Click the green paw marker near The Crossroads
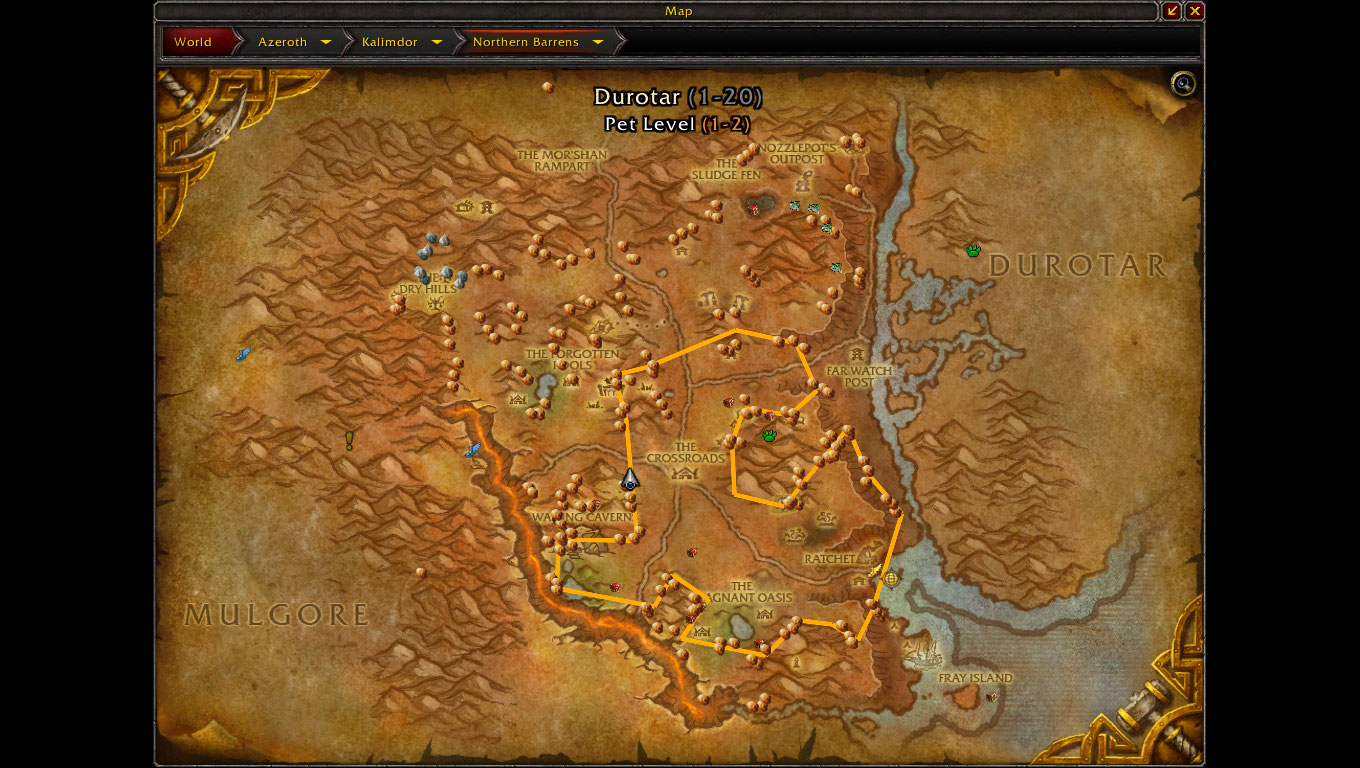This screenshot has width=1360, height=768. pos(769,435)
